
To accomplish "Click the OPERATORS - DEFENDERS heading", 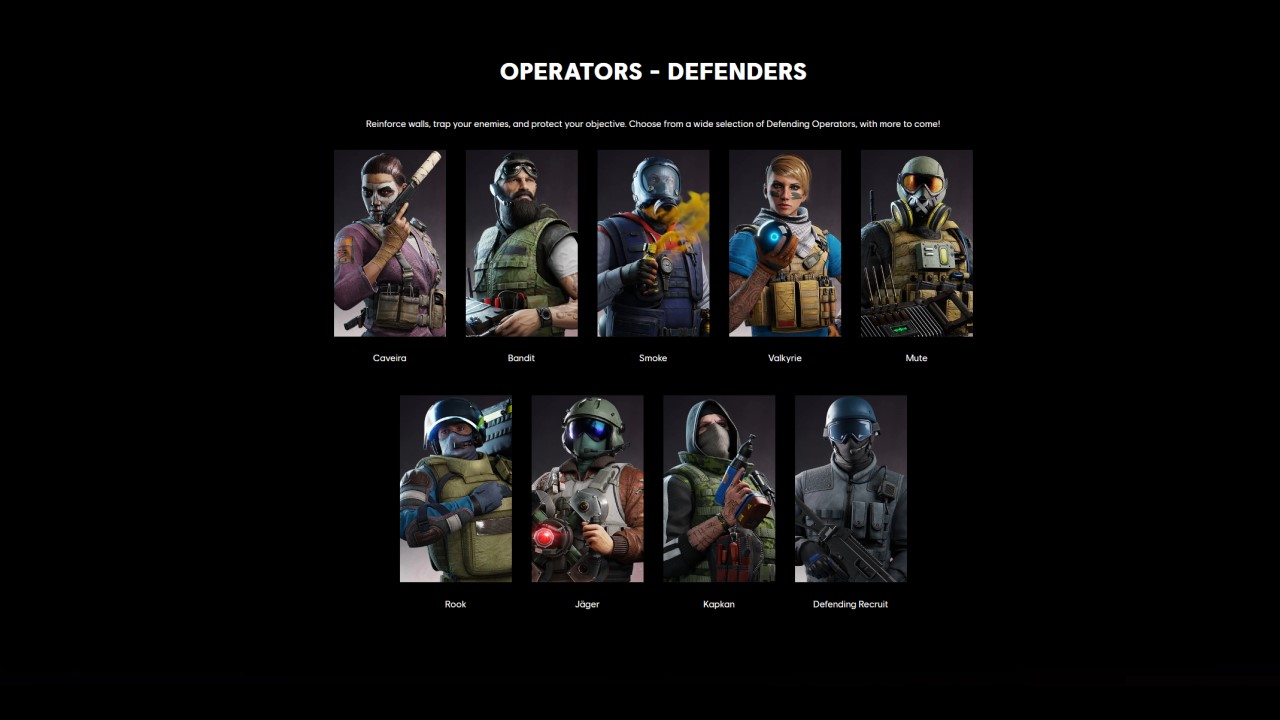I will (653, 71).
